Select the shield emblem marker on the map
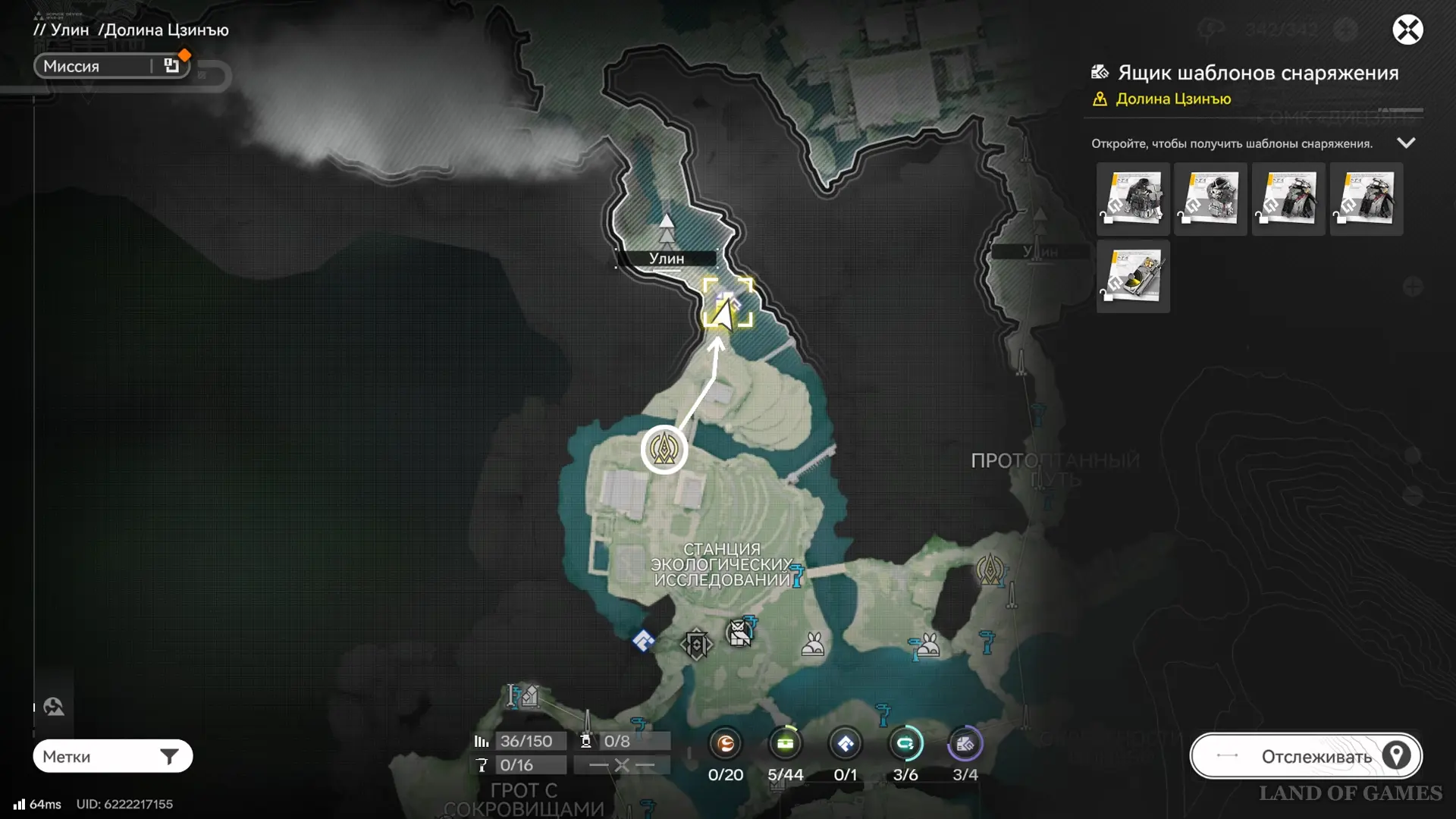This screenshot has width=1456, height=819. coord(696,645)
